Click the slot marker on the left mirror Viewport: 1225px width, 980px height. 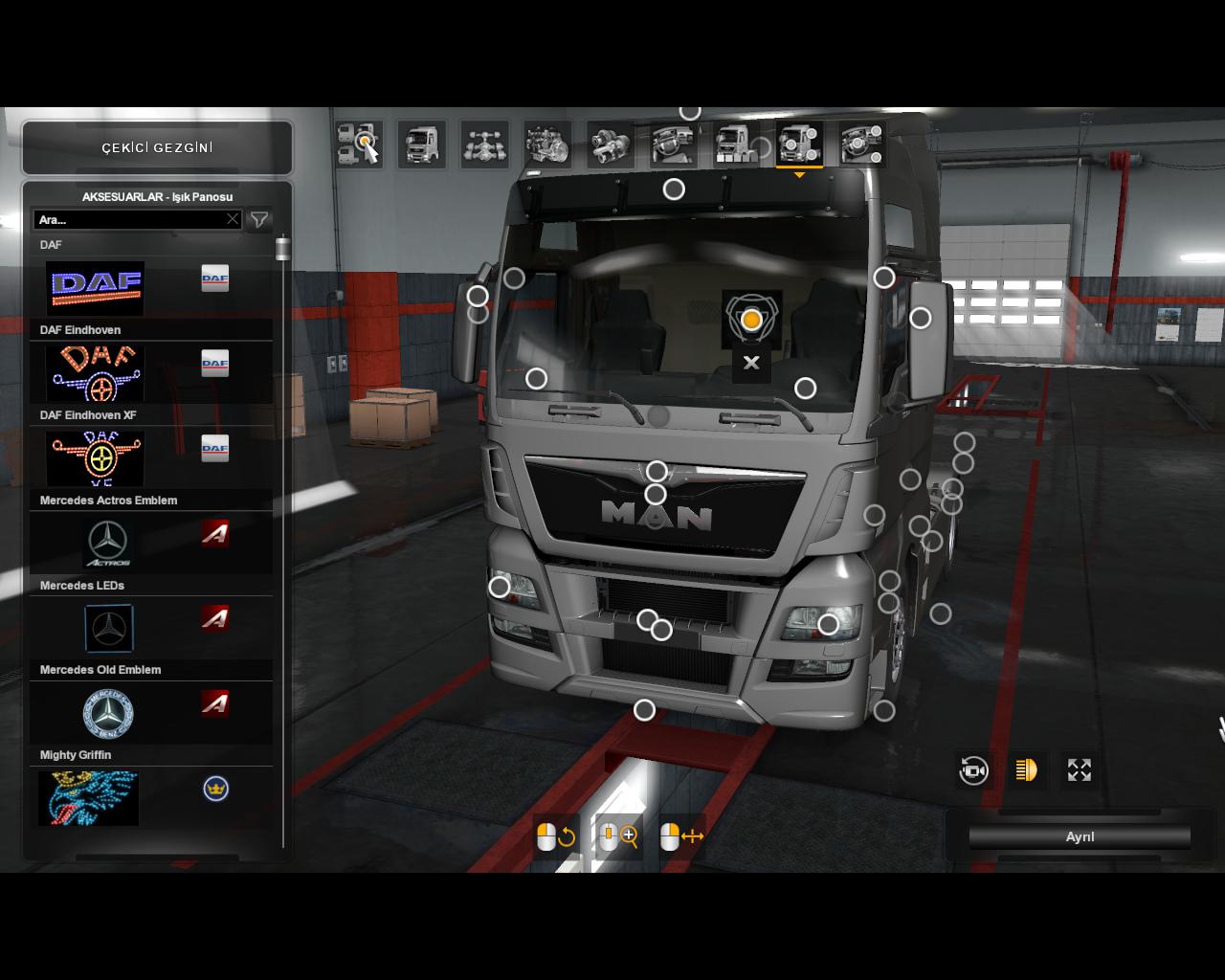(x=478, y=296)
